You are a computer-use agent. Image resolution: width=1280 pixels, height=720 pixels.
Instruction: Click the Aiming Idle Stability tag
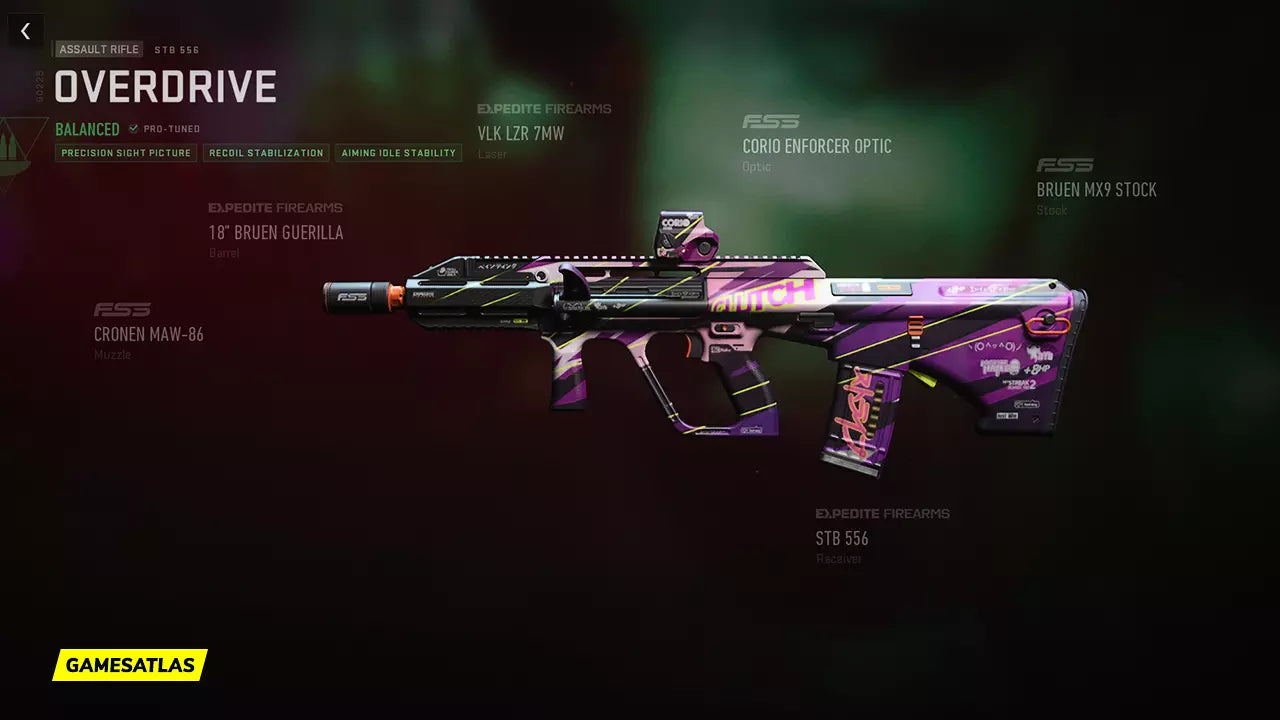pos(398,153)
